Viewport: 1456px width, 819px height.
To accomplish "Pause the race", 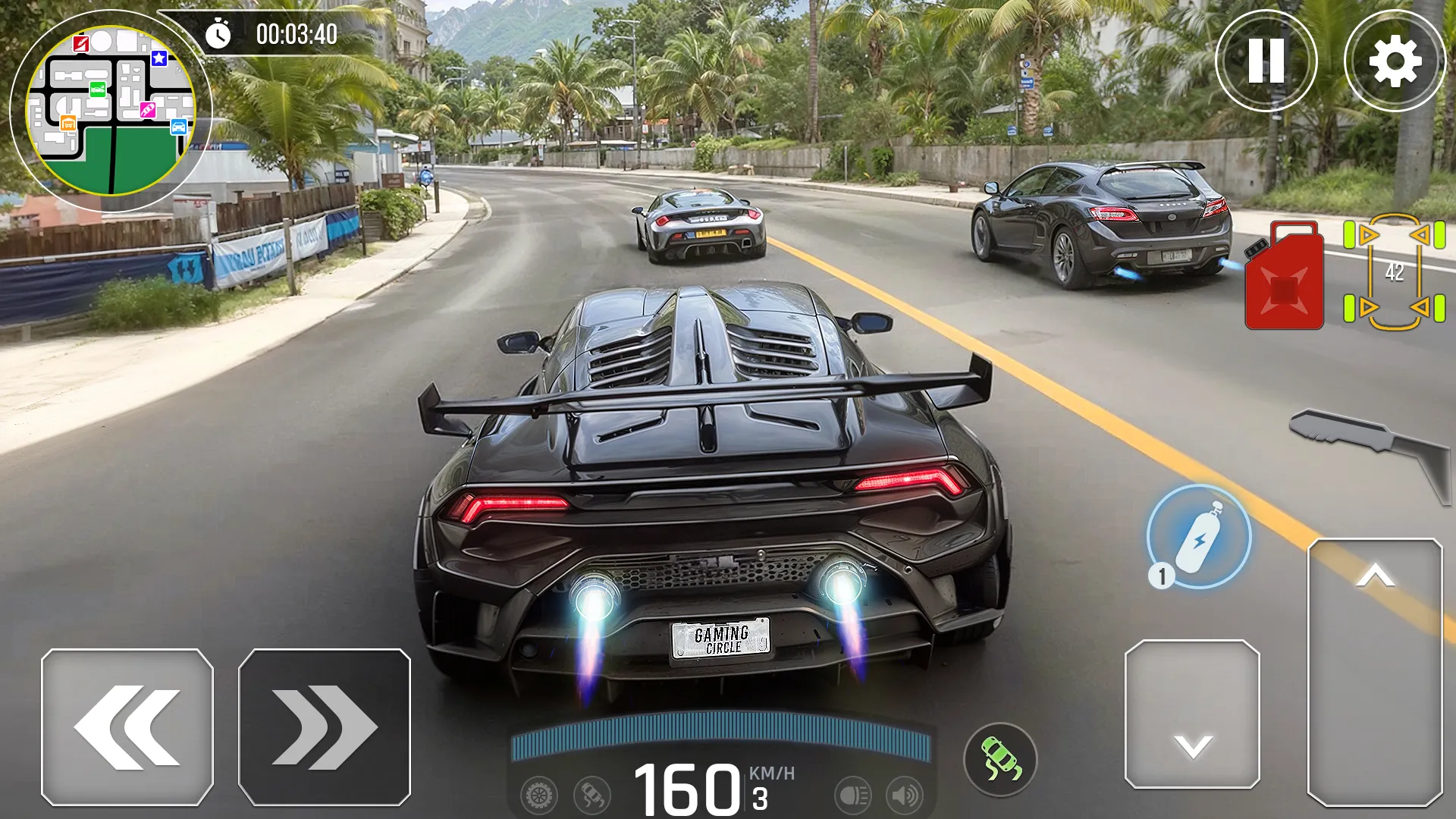I will (x=1266, y=61).
